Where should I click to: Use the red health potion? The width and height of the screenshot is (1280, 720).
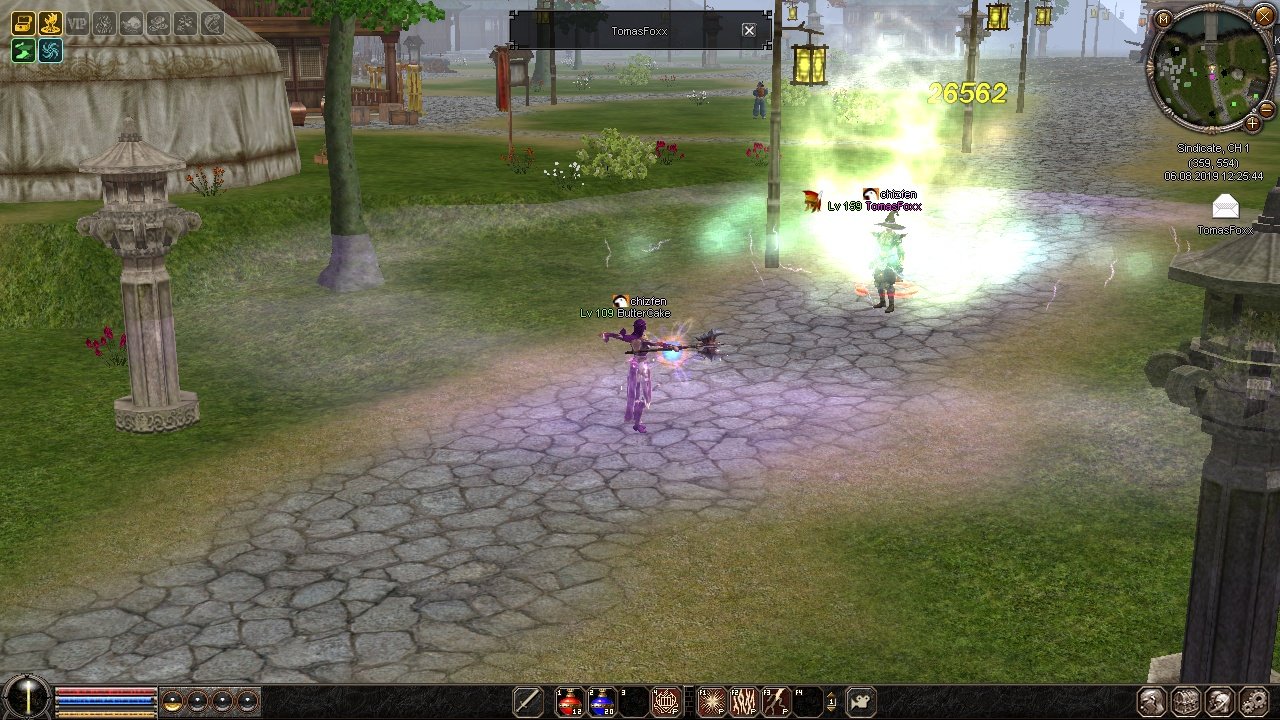click(x=570, y=701)
